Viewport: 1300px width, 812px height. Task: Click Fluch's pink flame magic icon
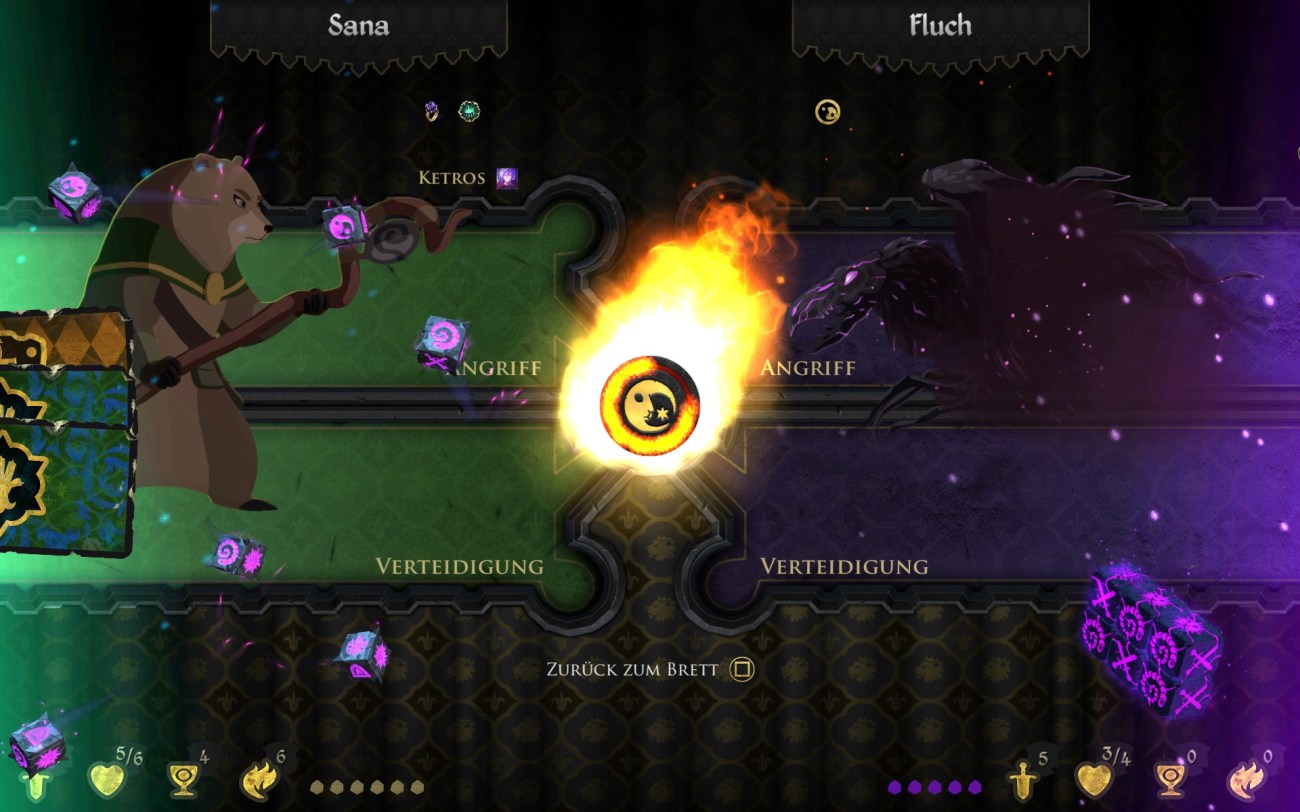coord(1244,779)
